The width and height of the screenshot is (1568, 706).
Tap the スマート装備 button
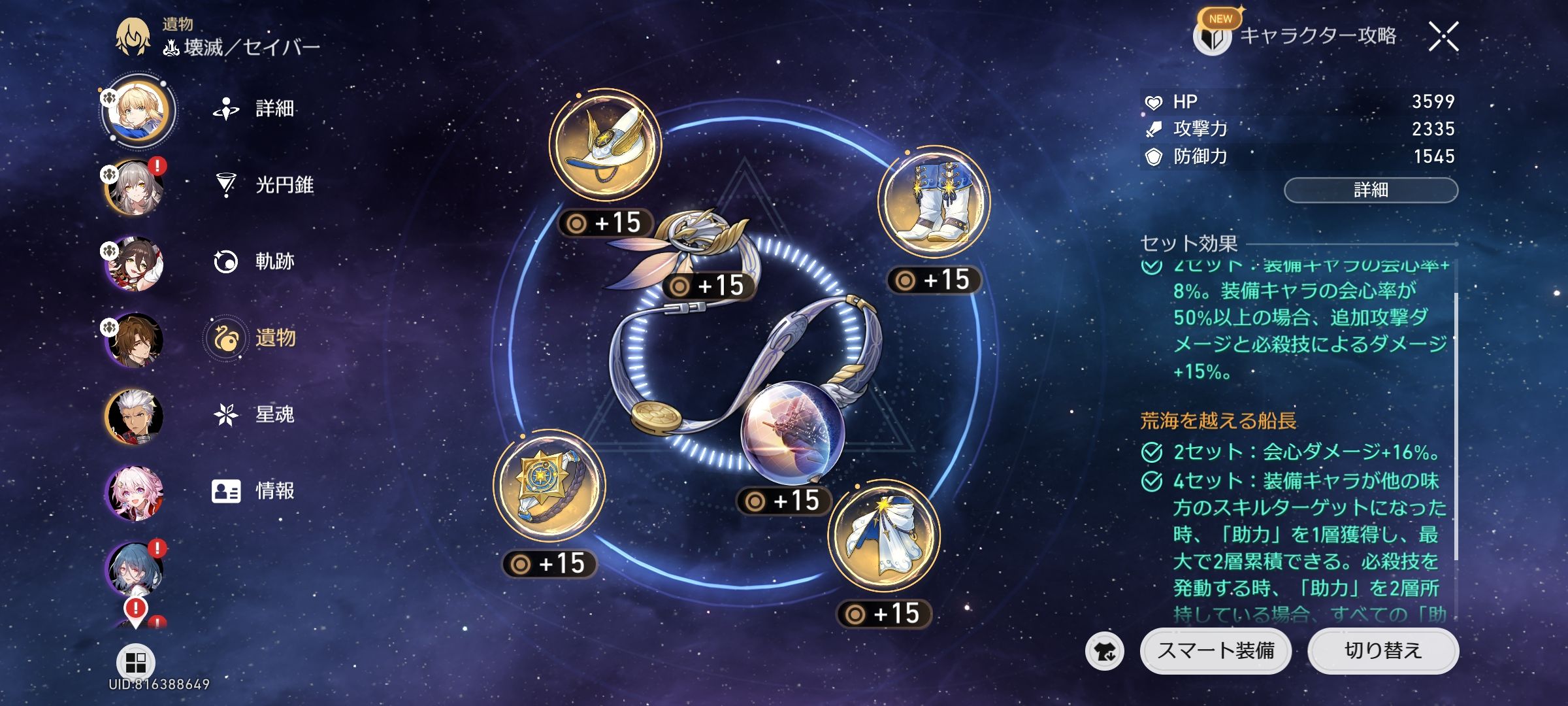coord(1215,650)
